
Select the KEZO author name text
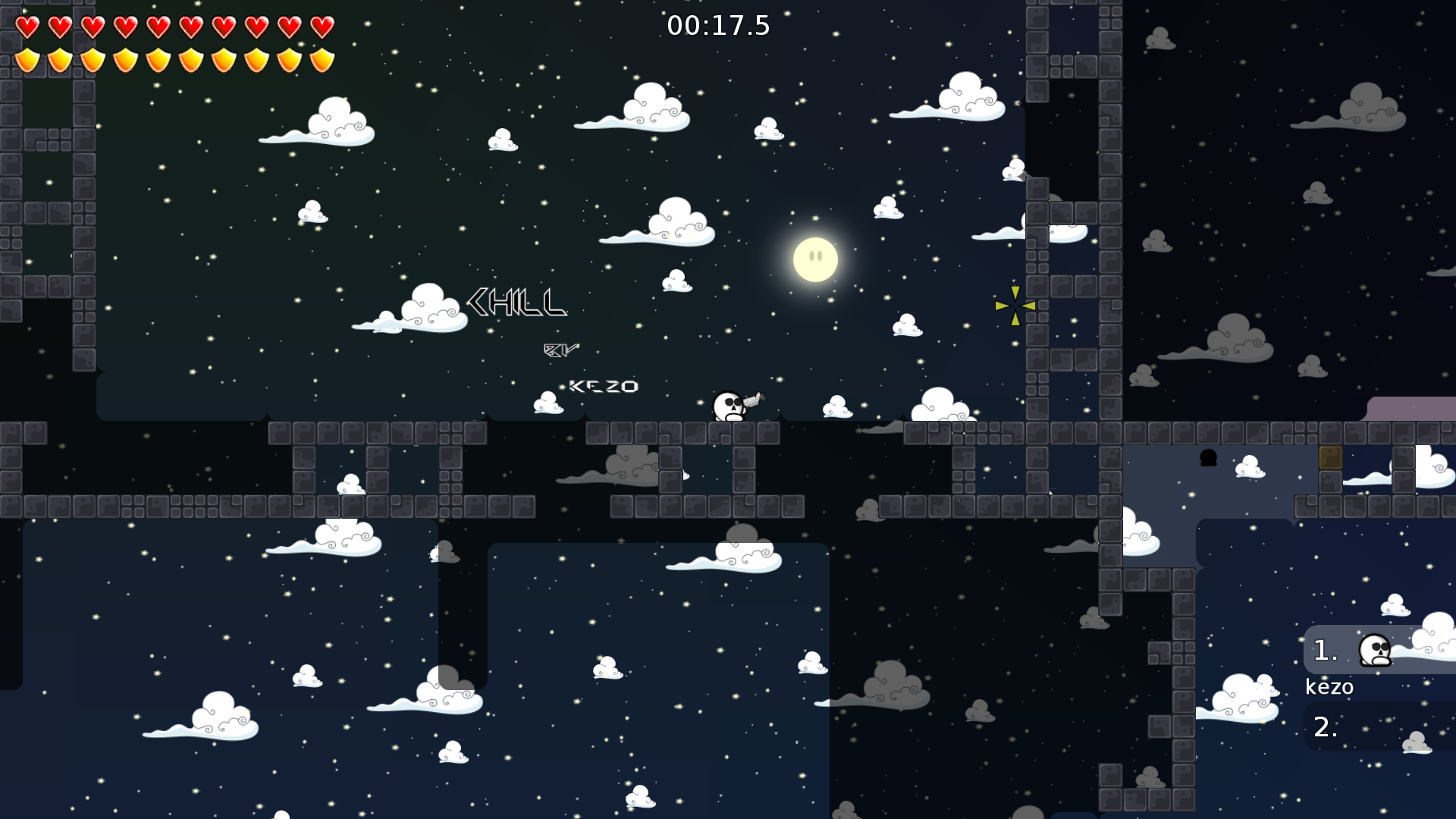[x=604, y=386]
